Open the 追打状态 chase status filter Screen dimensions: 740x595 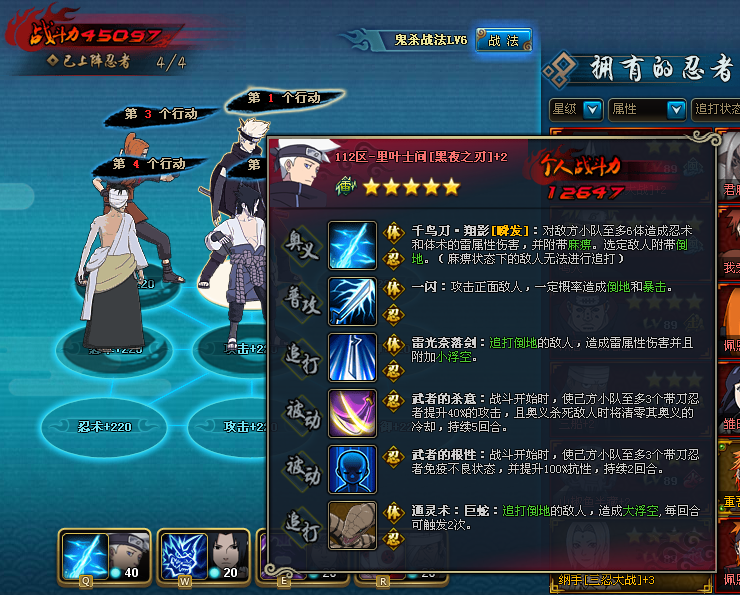(715, 108)
